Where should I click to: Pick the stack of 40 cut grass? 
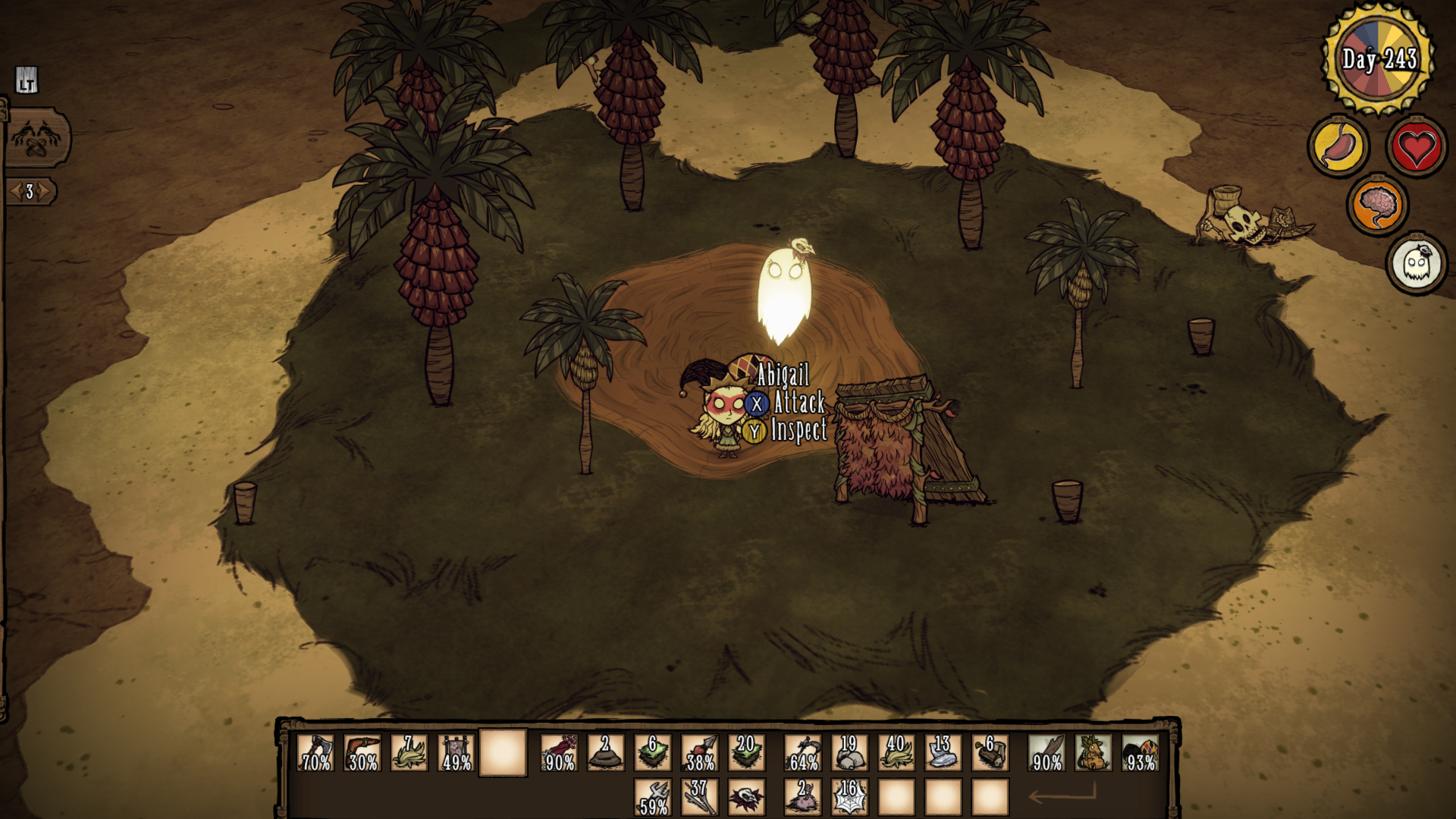tap(896, 753)
